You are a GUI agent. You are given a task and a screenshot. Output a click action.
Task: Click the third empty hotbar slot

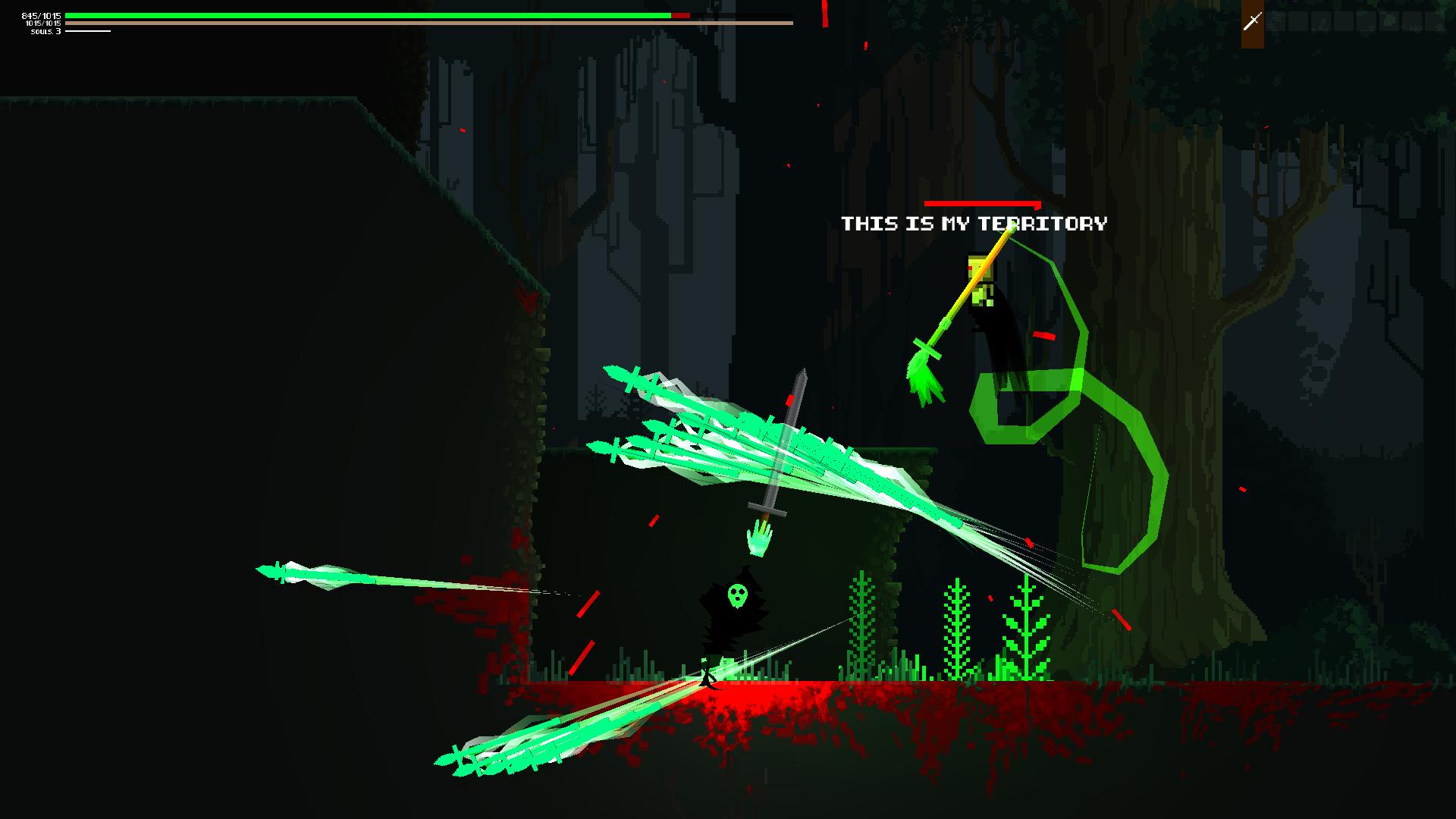pos(1321,21)
